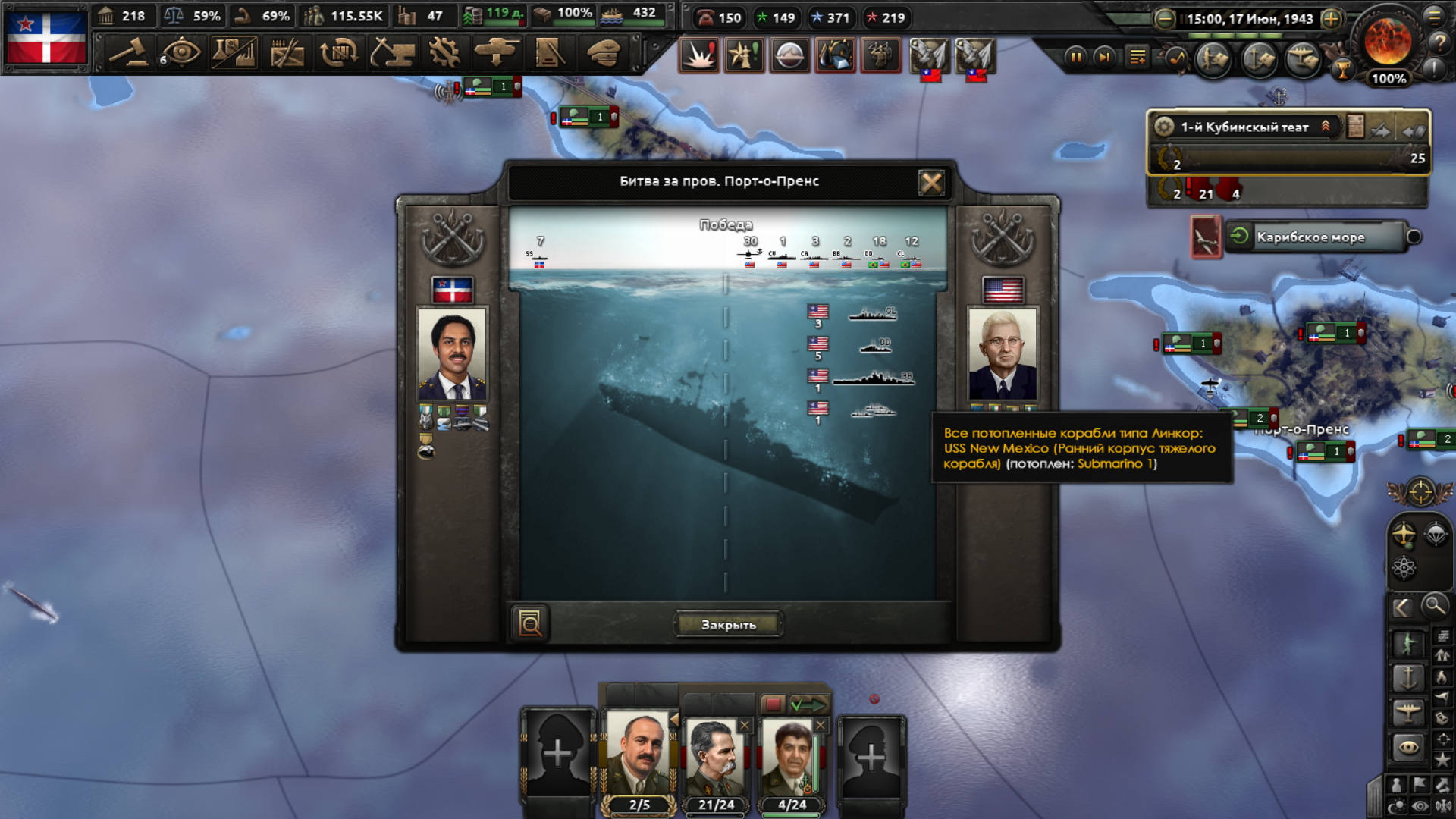This screenshot has width=1456, height=819.
Task: Open the officer corps cap menu
Action: (604, 53)
